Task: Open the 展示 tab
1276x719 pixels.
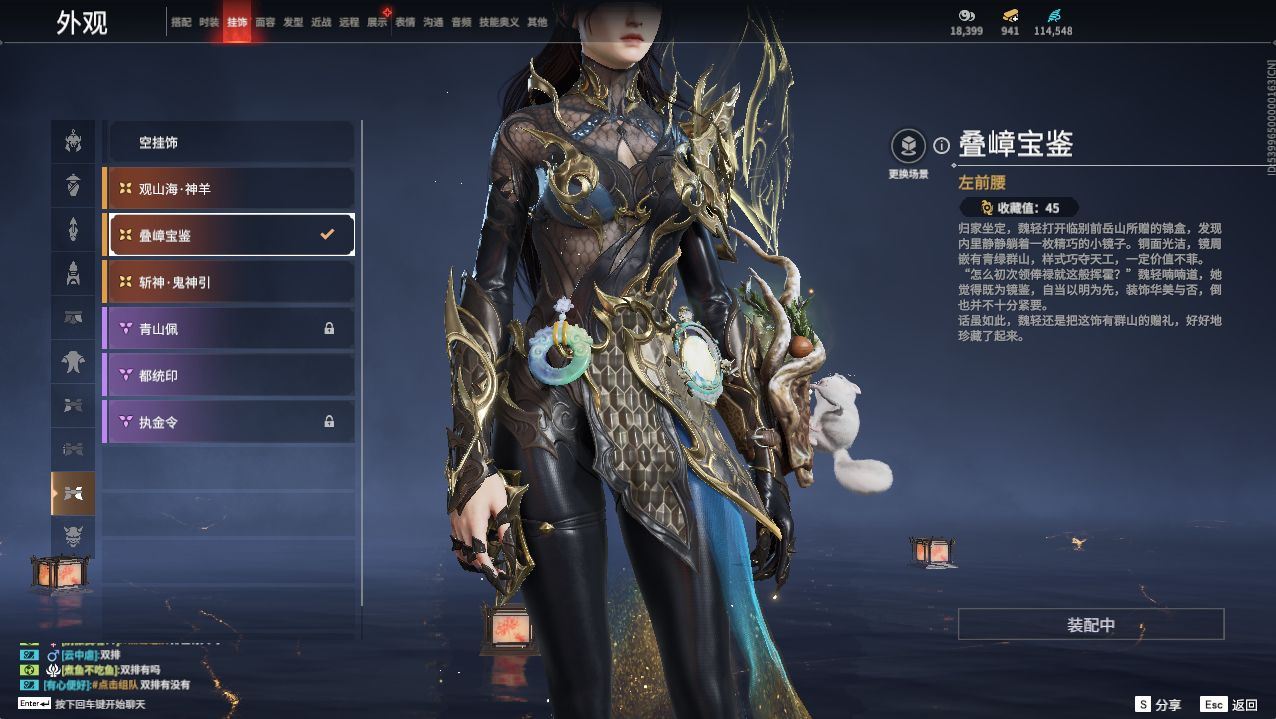Action: [x=377, y=22]
